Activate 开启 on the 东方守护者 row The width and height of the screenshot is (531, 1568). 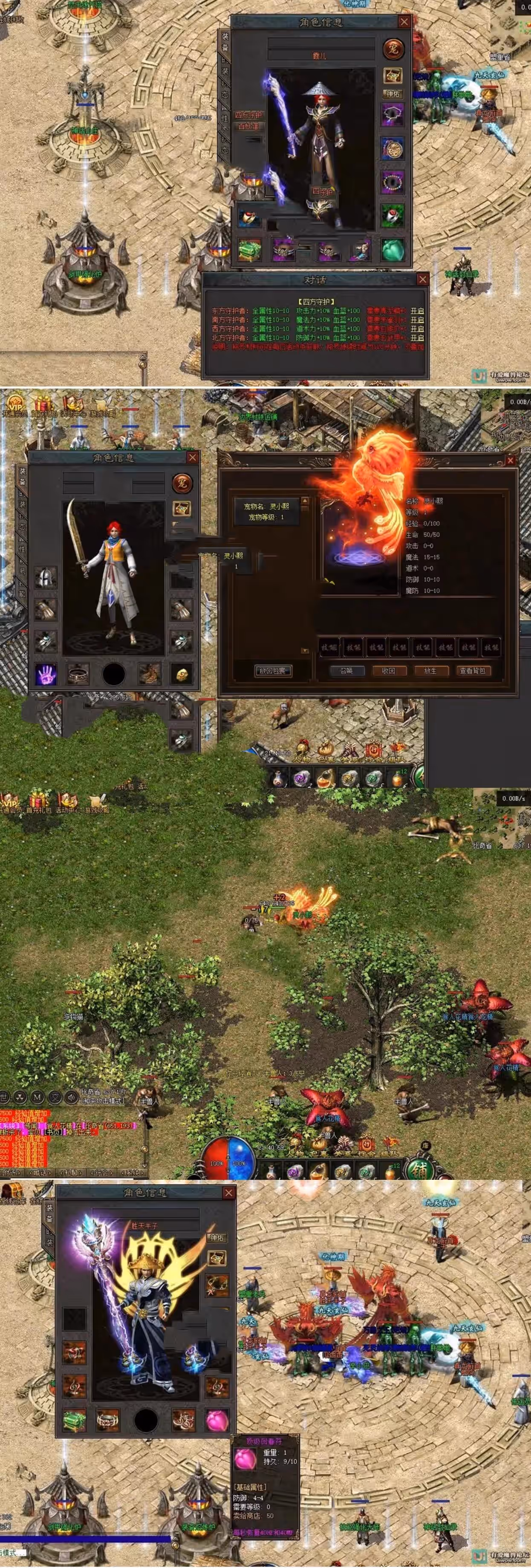point(417,311)
